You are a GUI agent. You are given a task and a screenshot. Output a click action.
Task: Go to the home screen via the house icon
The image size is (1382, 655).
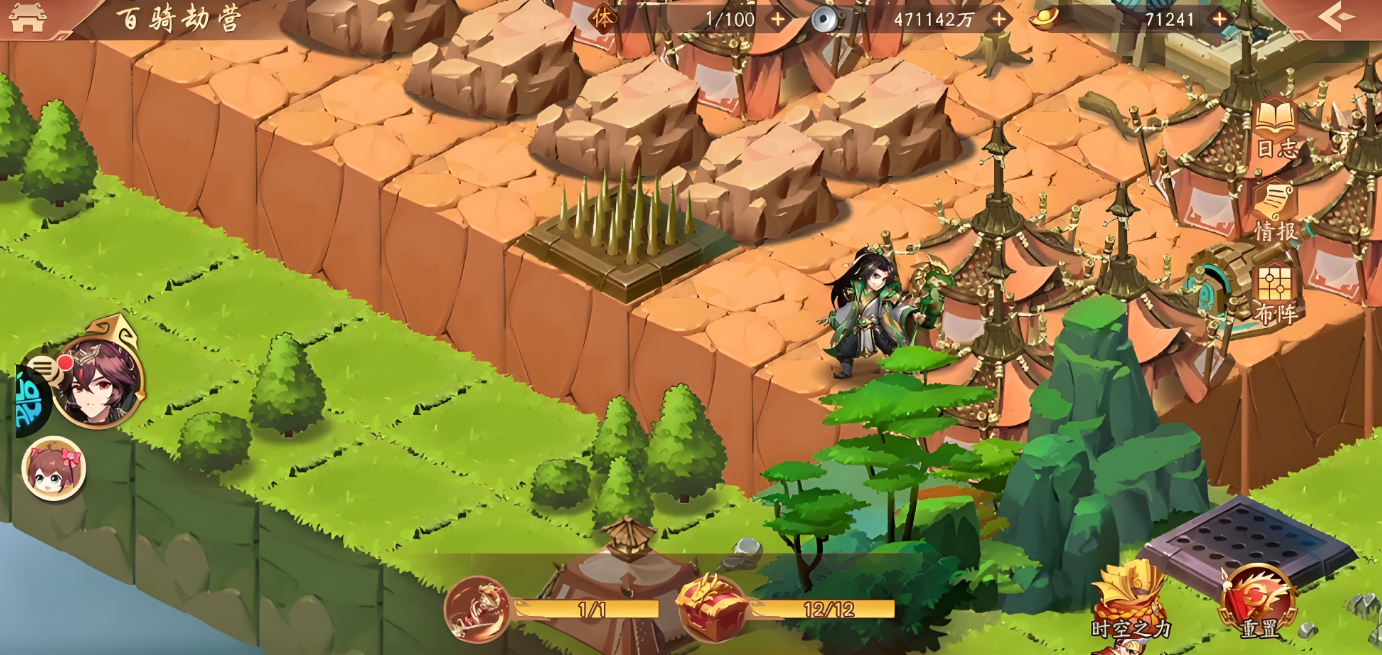27,17
